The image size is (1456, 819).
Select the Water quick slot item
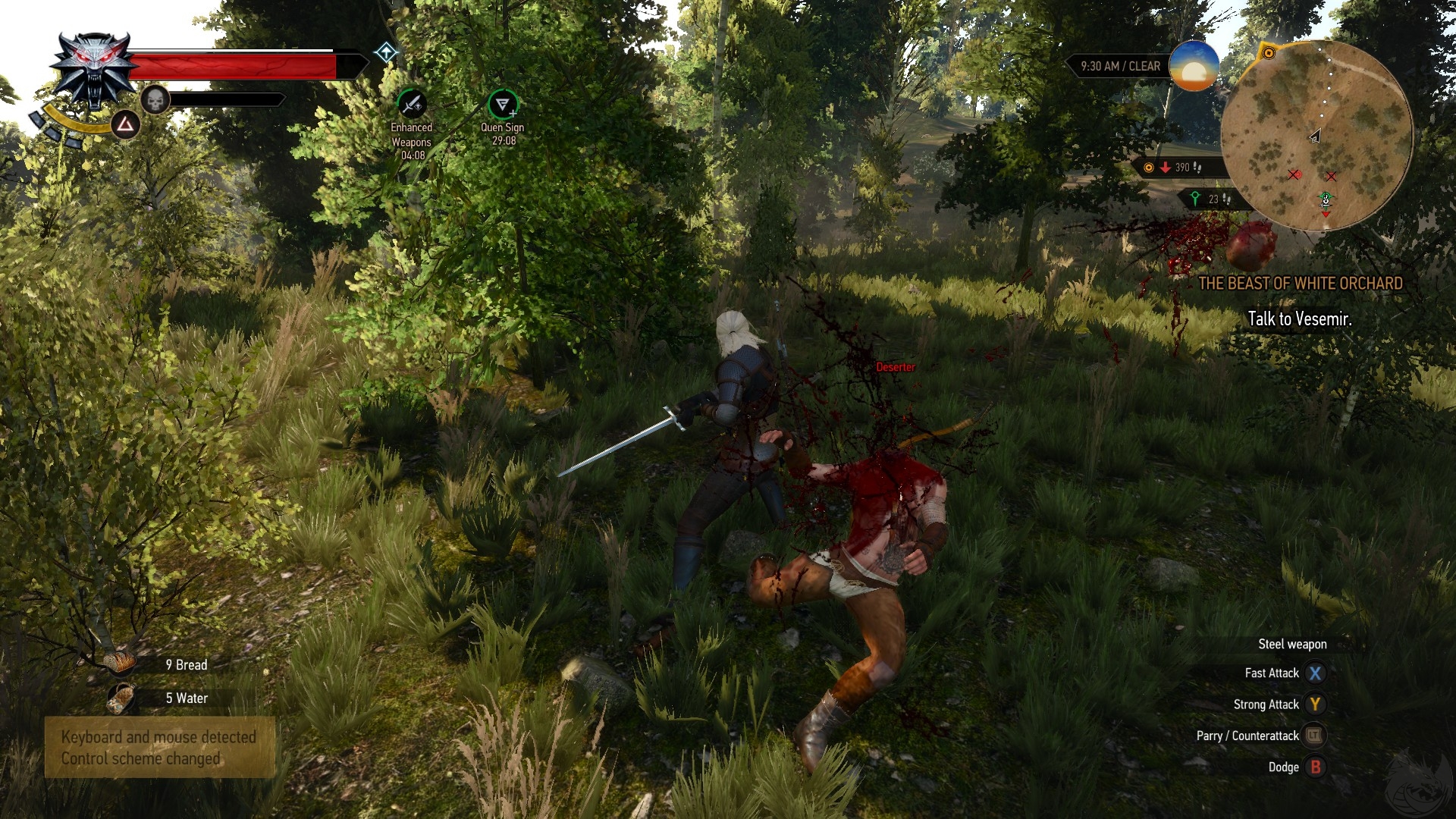pyautogui.click(x=119, y=698)
